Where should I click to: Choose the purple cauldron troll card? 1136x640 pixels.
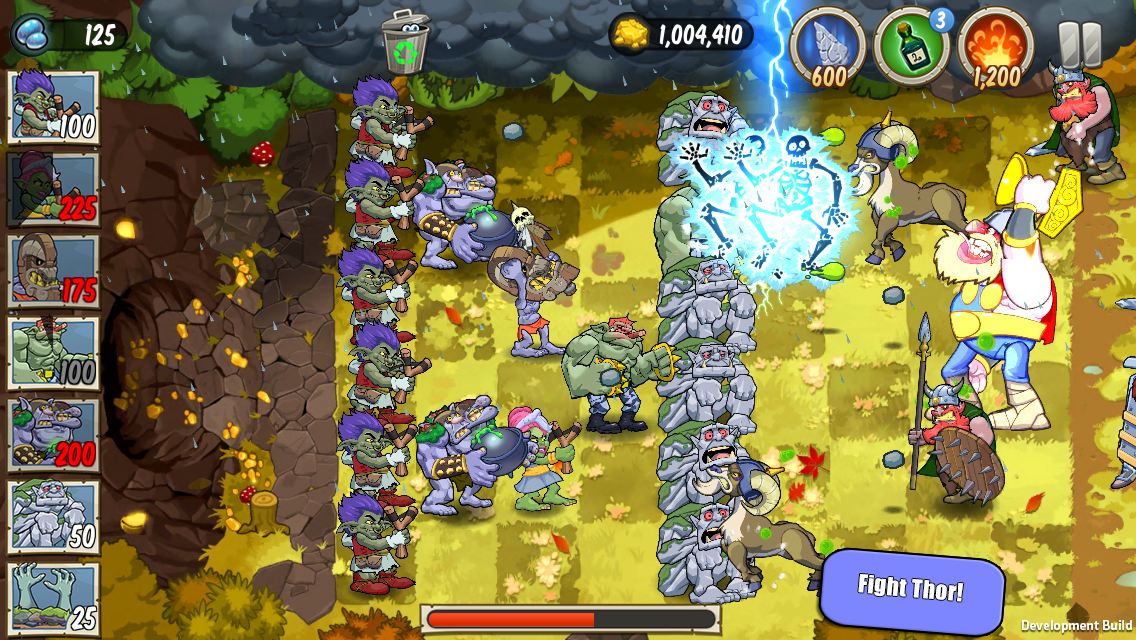[x=54, y=435]
